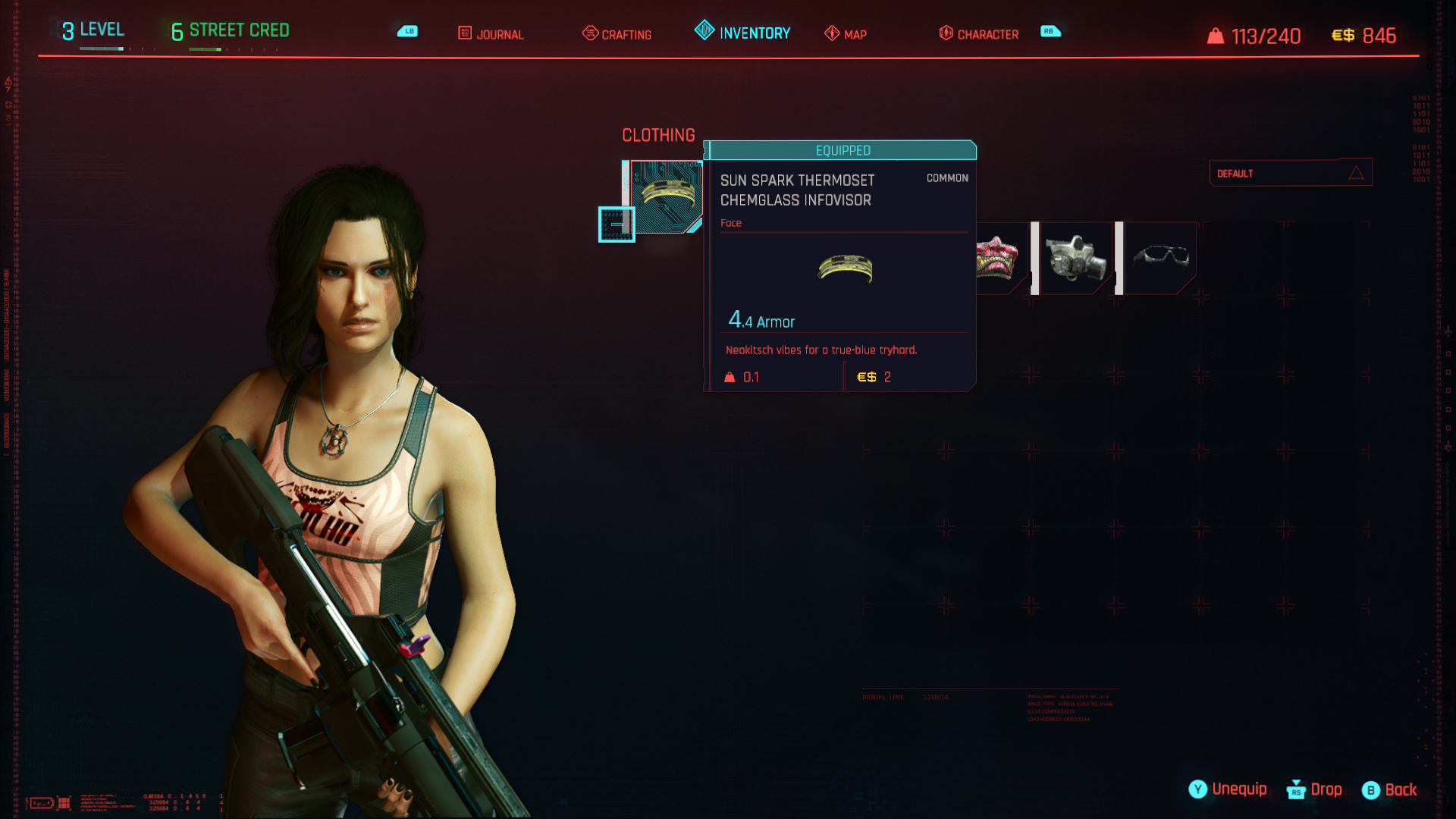Pick the black glasses item
This screenshot has height=819, width=1456.
click(1160, 258)
